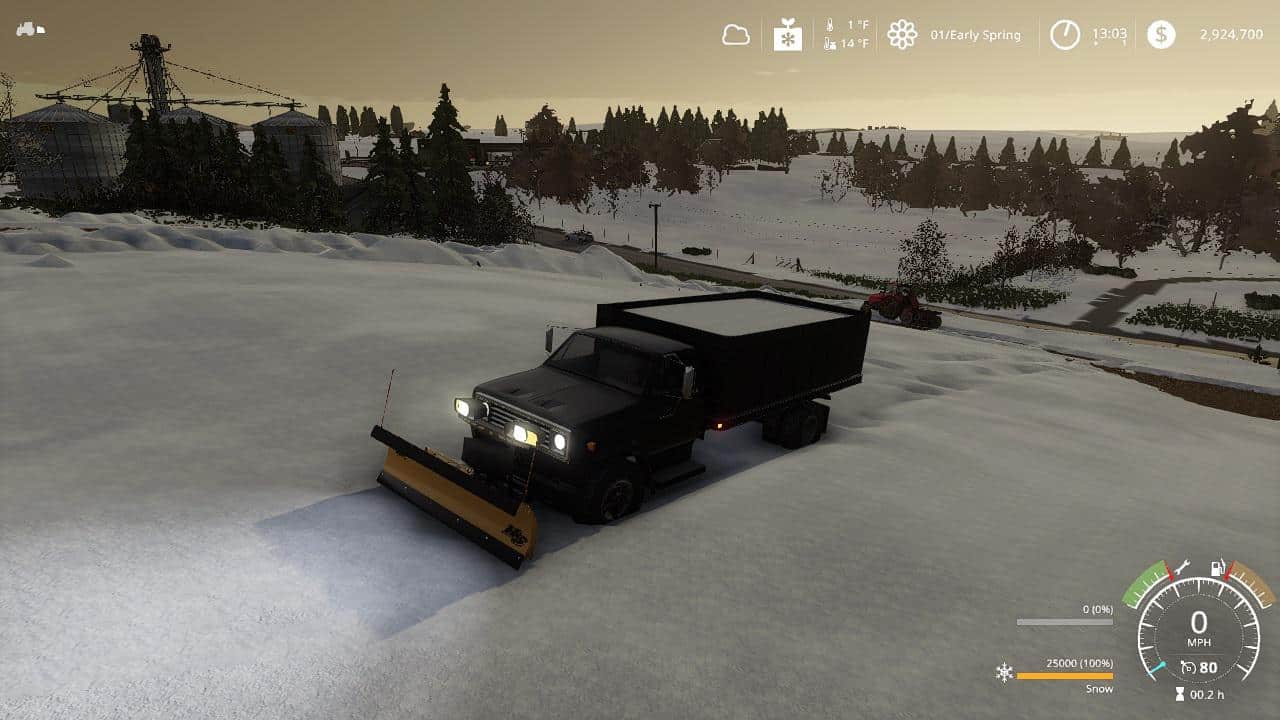Screen dimensions: 1280x720
Task: Click the clock icon beside the time
Action: [1065, 35]
